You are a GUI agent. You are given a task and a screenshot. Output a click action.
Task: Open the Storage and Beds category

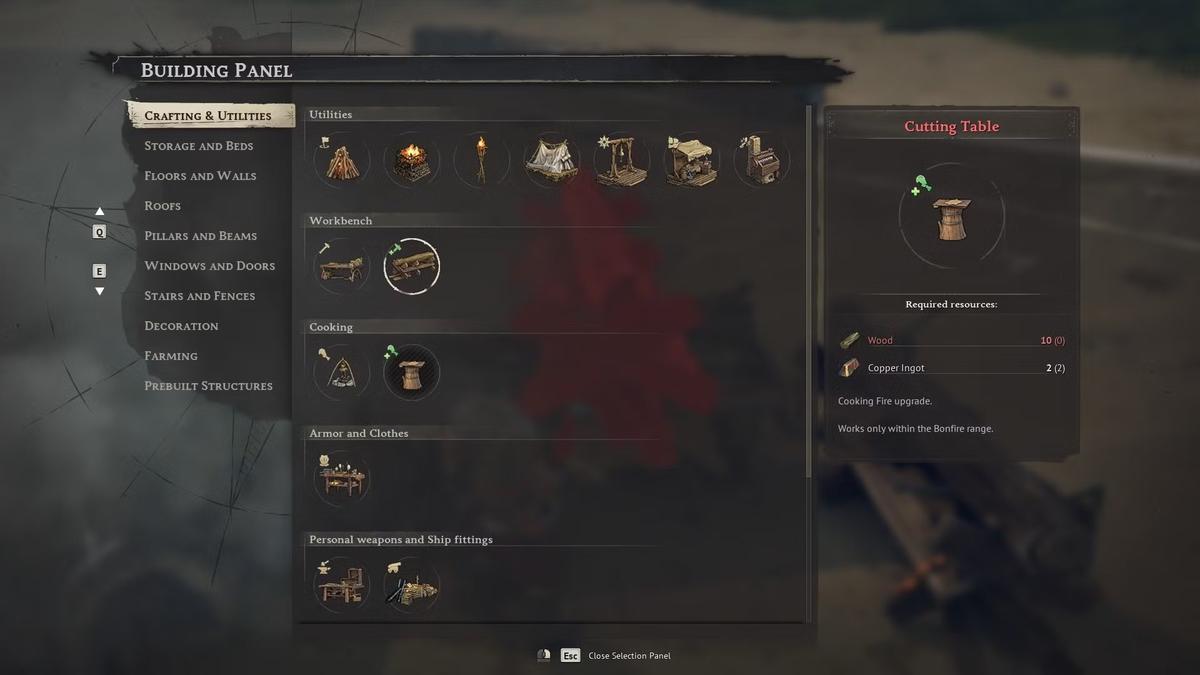click(x=198, y=146)
